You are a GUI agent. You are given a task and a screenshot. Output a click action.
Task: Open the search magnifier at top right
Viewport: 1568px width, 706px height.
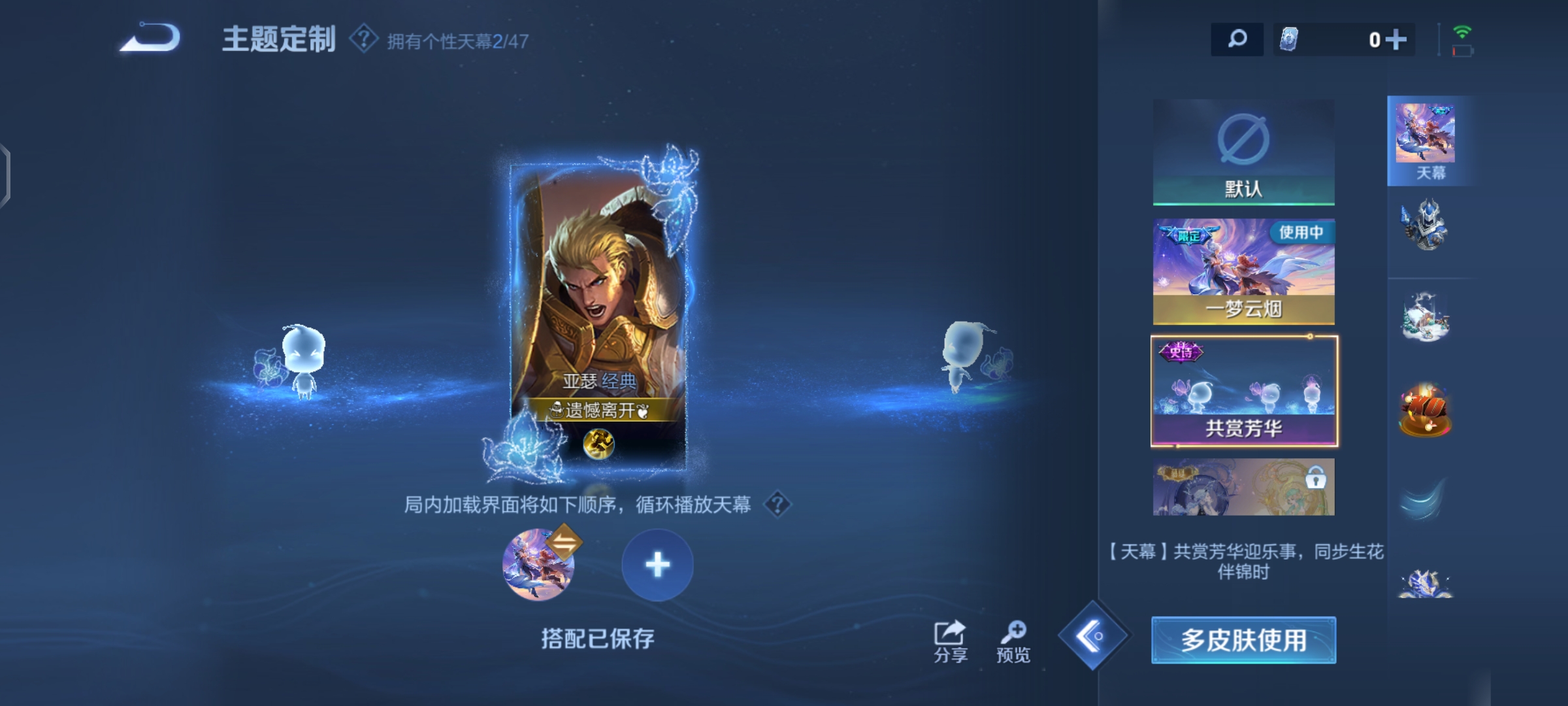[x=1237, y=39]
